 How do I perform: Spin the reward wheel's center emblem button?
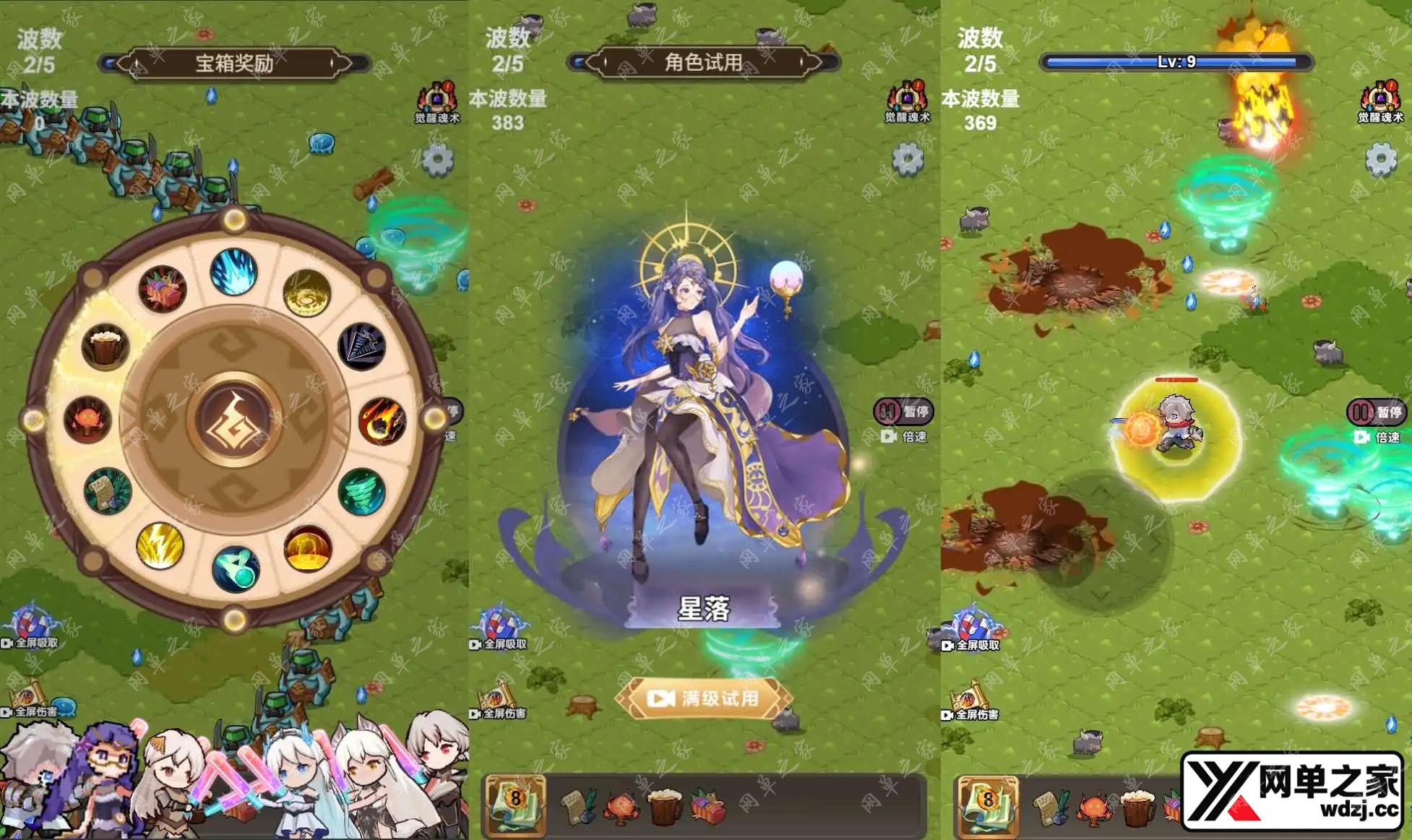click(x=234, y=419)
